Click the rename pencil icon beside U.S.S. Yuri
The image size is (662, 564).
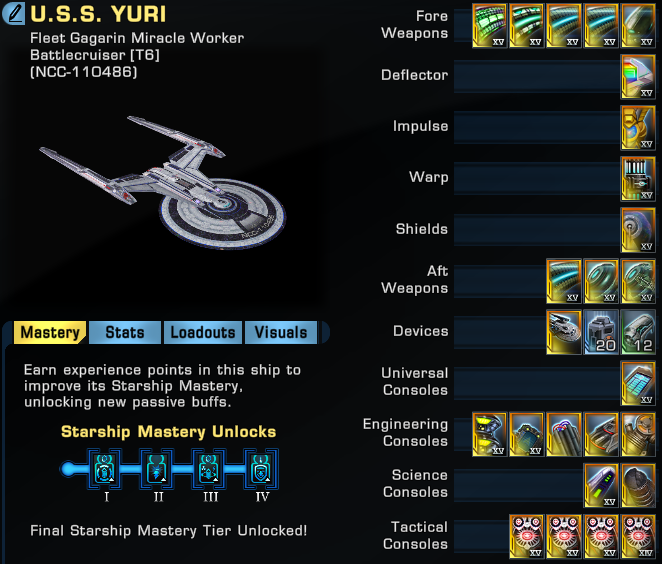click(15, 15)
